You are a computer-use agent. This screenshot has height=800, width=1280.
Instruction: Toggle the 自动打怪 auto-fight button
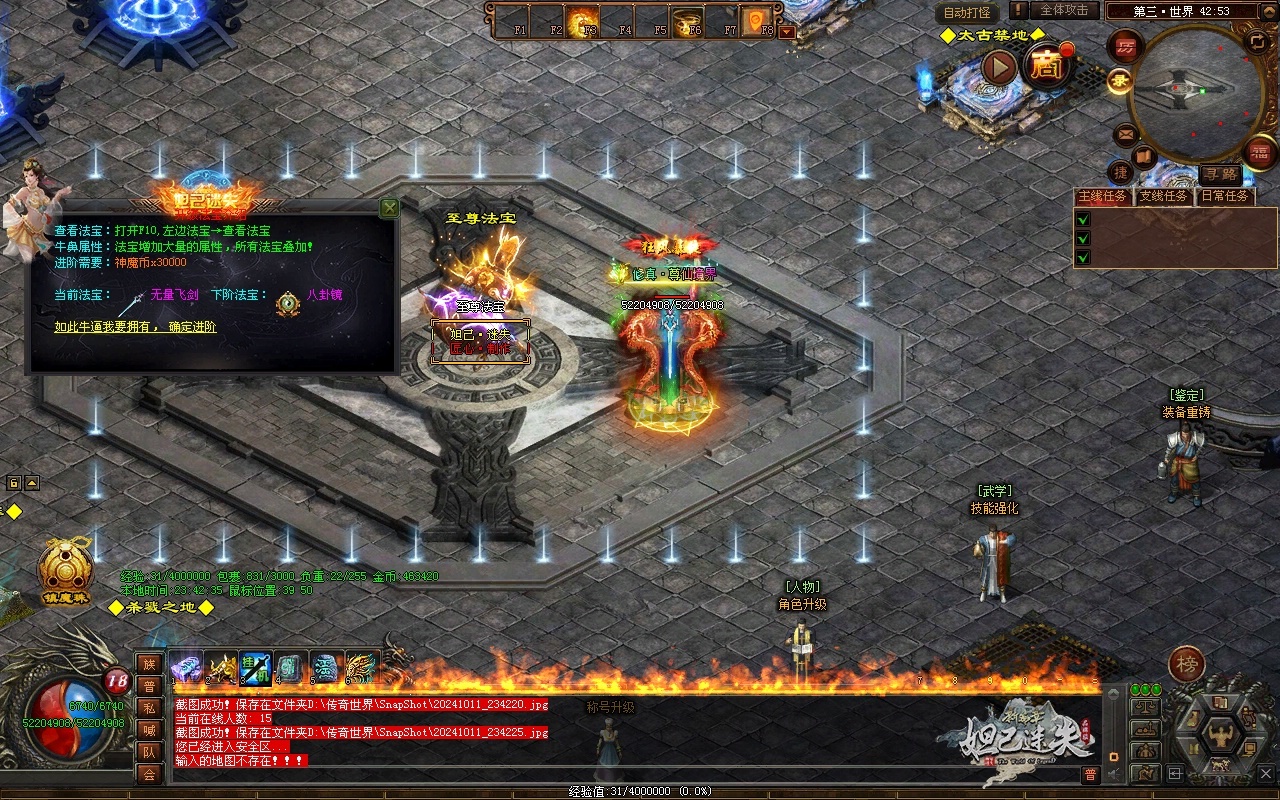[967, 12]
